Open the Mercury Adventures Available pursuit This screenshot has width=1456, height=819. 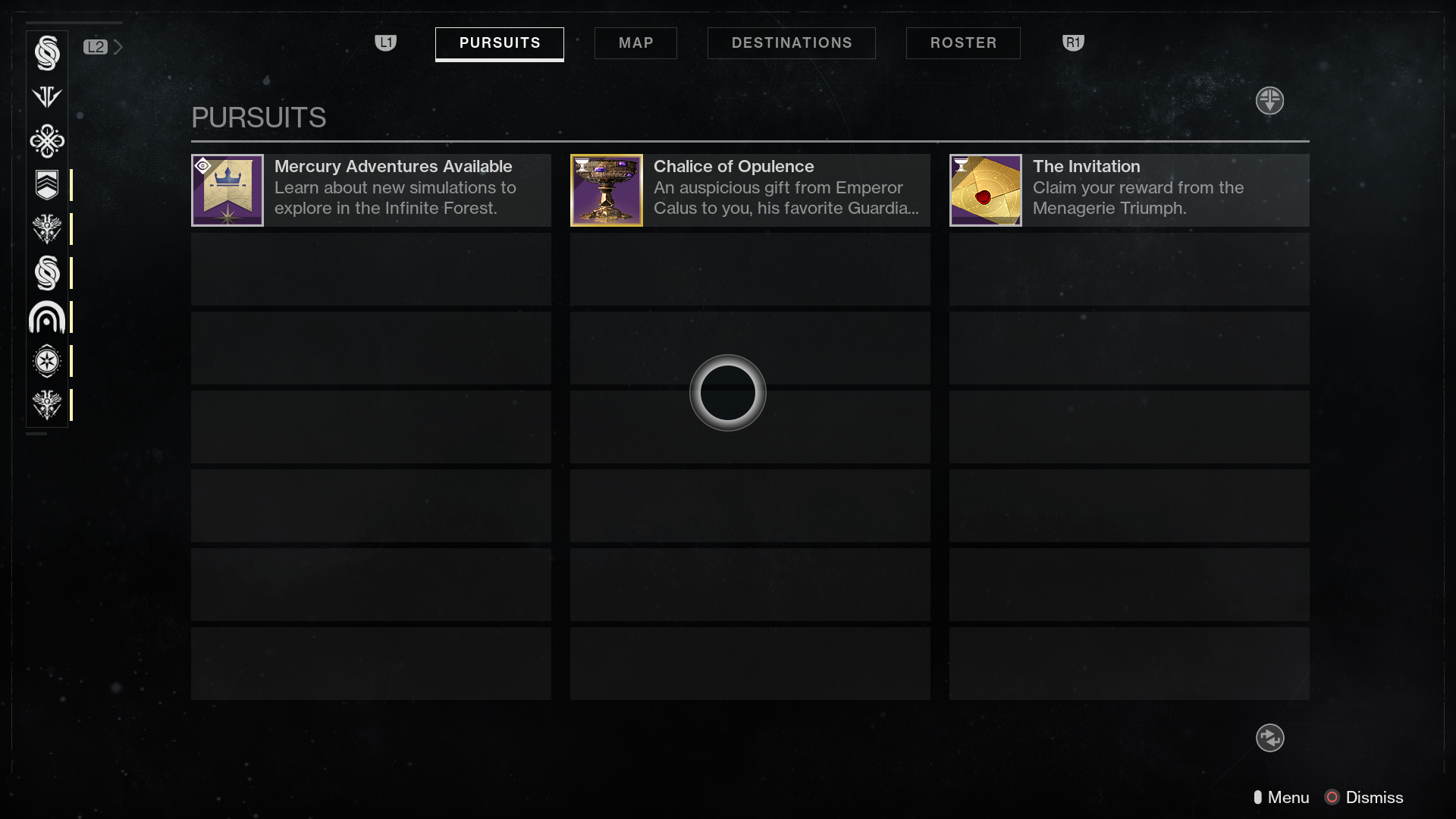coord(371,190)
